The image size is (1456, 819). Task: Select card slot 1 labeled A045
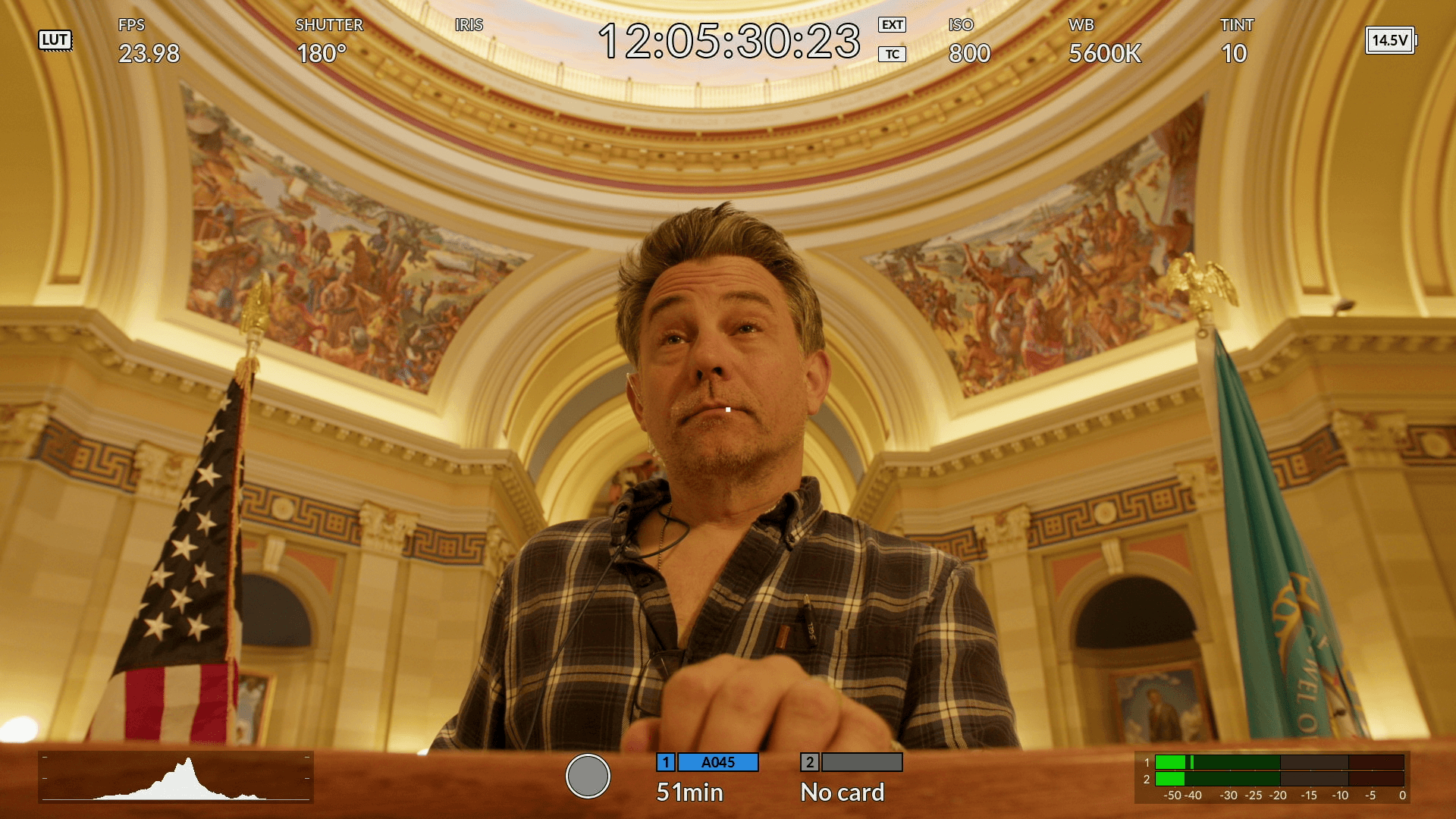(707, 777)
